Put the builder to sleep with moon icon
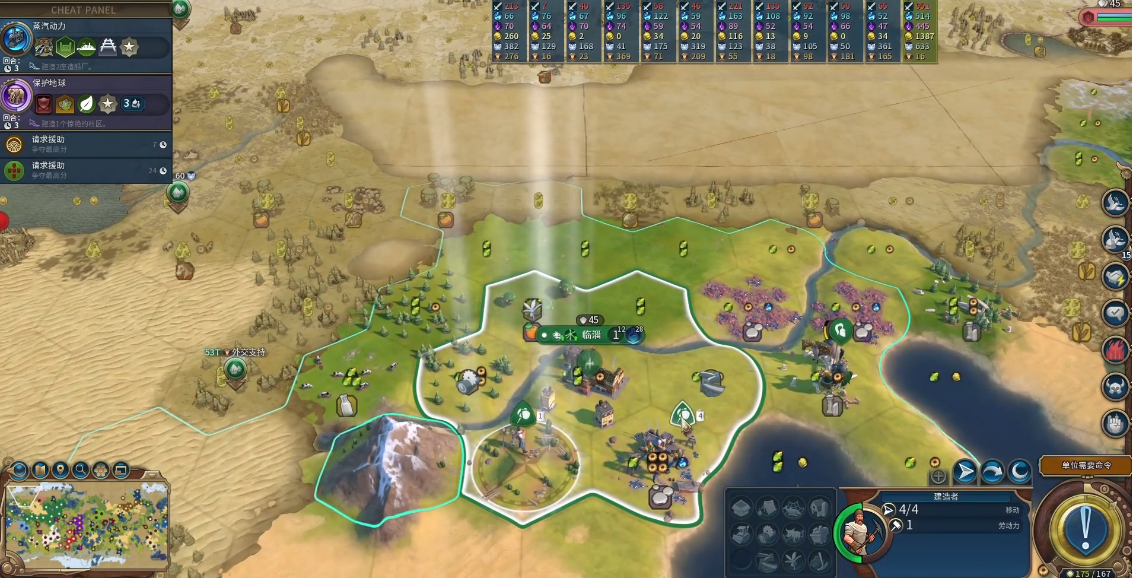The image size is (1132, 578). pos(1019,471)
